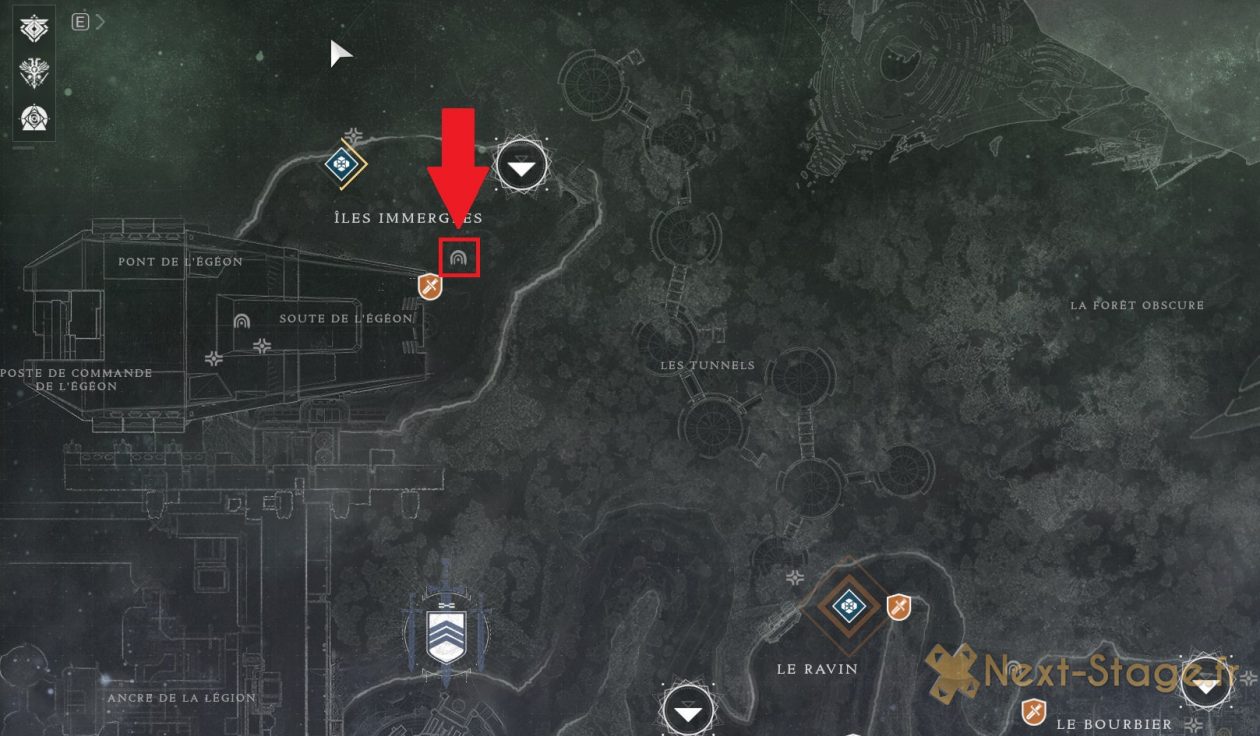Image resolution: width=1260 pixels, height=736 pixels.
Task: Select the public event at Le Ravin
Action: click(848, 603)
